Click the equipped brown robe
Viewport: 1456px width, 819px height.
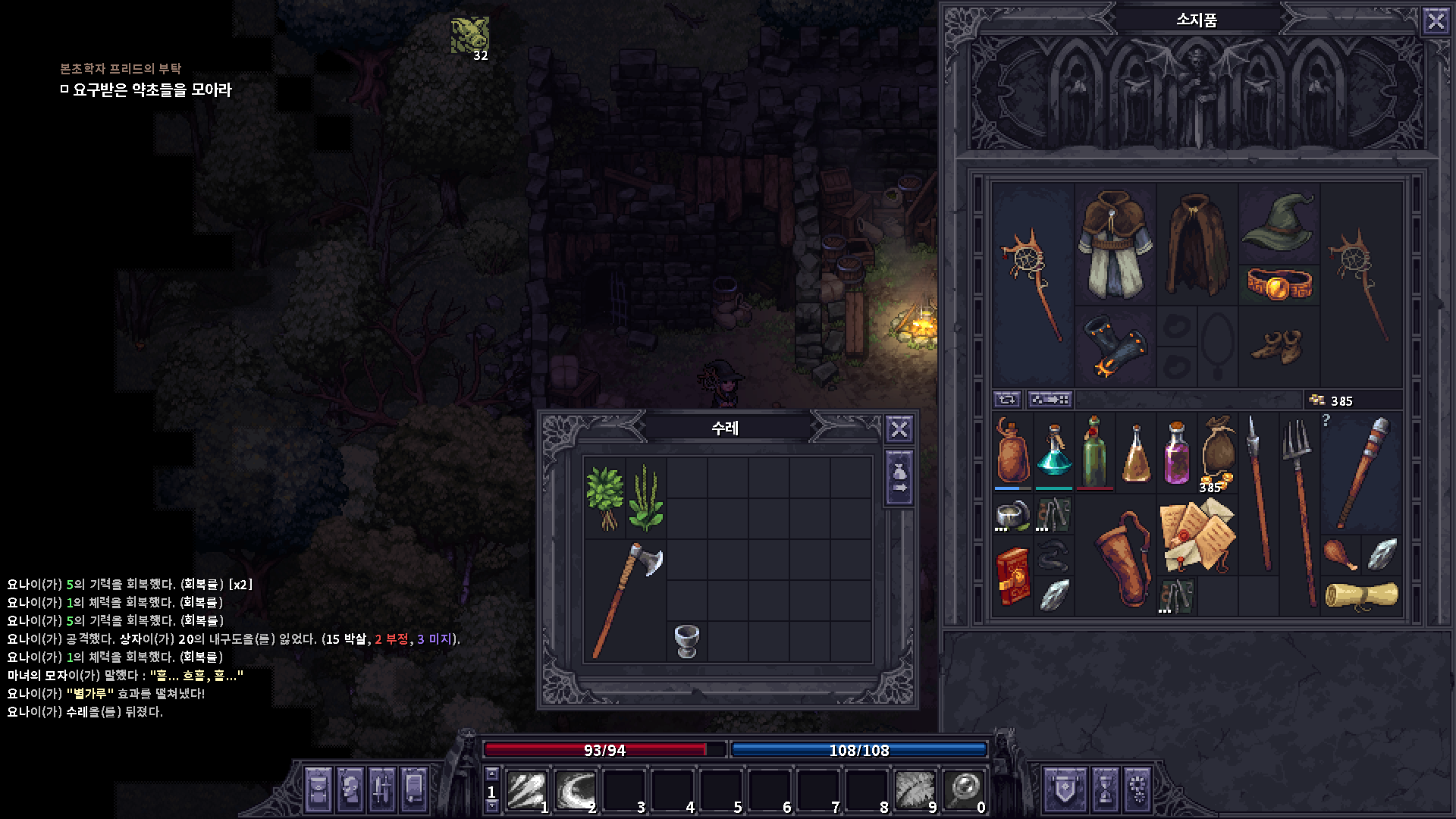[1115, 243]
